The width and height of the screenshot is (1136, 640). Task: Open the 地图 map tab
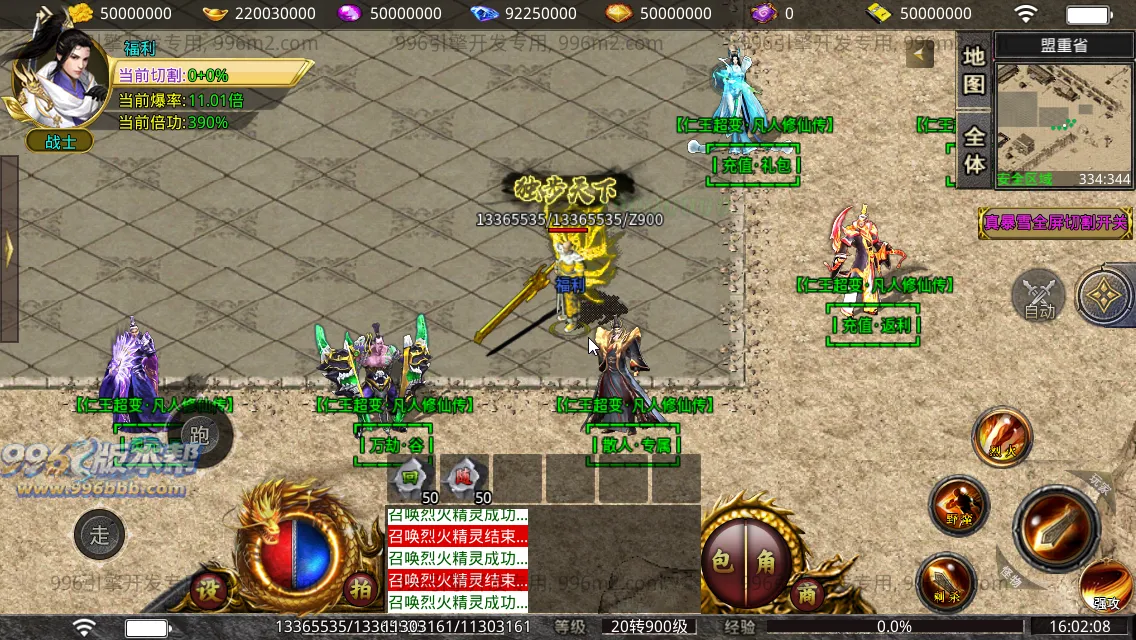[x=974, y=70]
